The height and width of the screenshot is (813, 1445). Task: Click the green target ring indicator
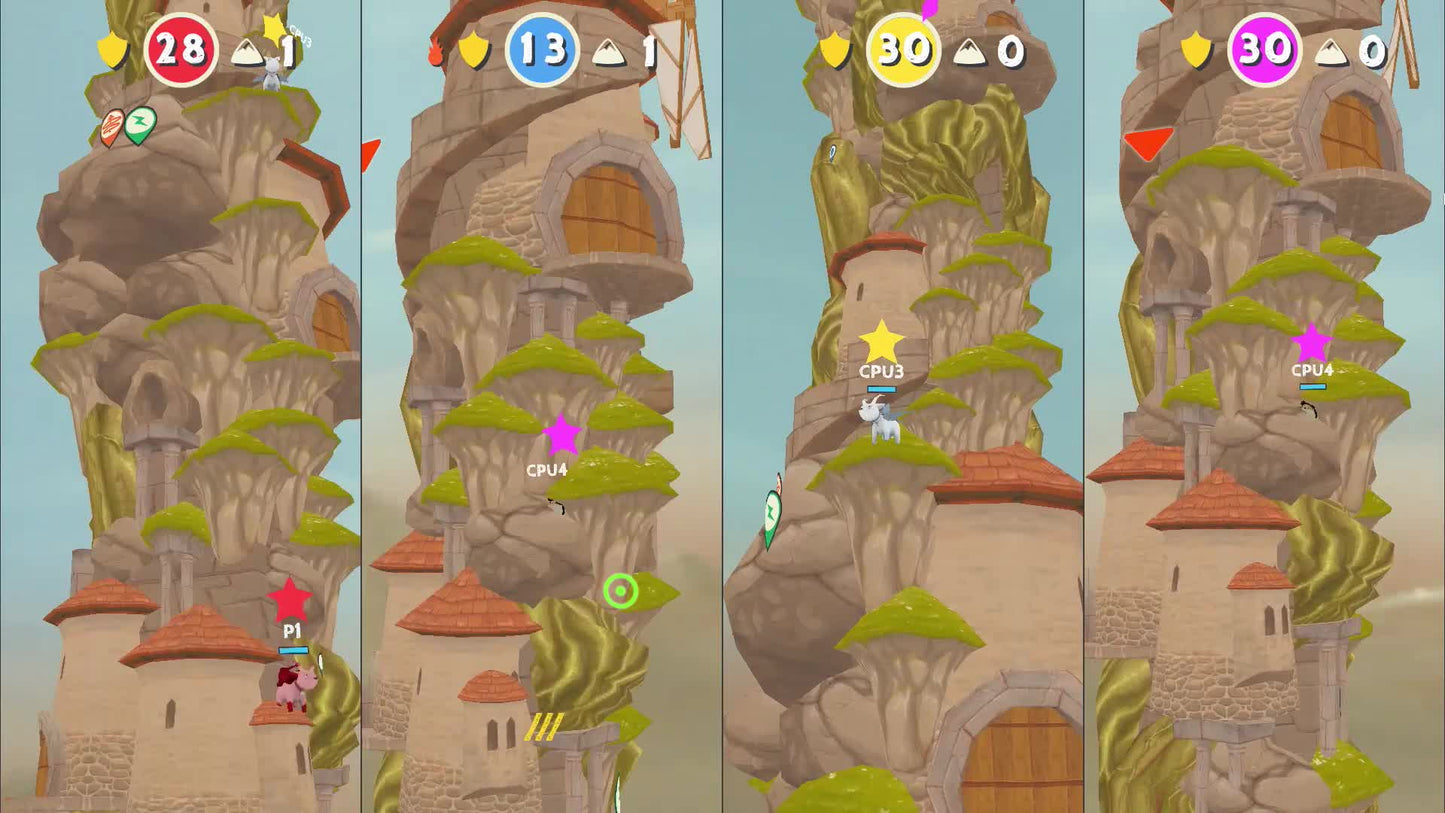(x=620, y=591)
